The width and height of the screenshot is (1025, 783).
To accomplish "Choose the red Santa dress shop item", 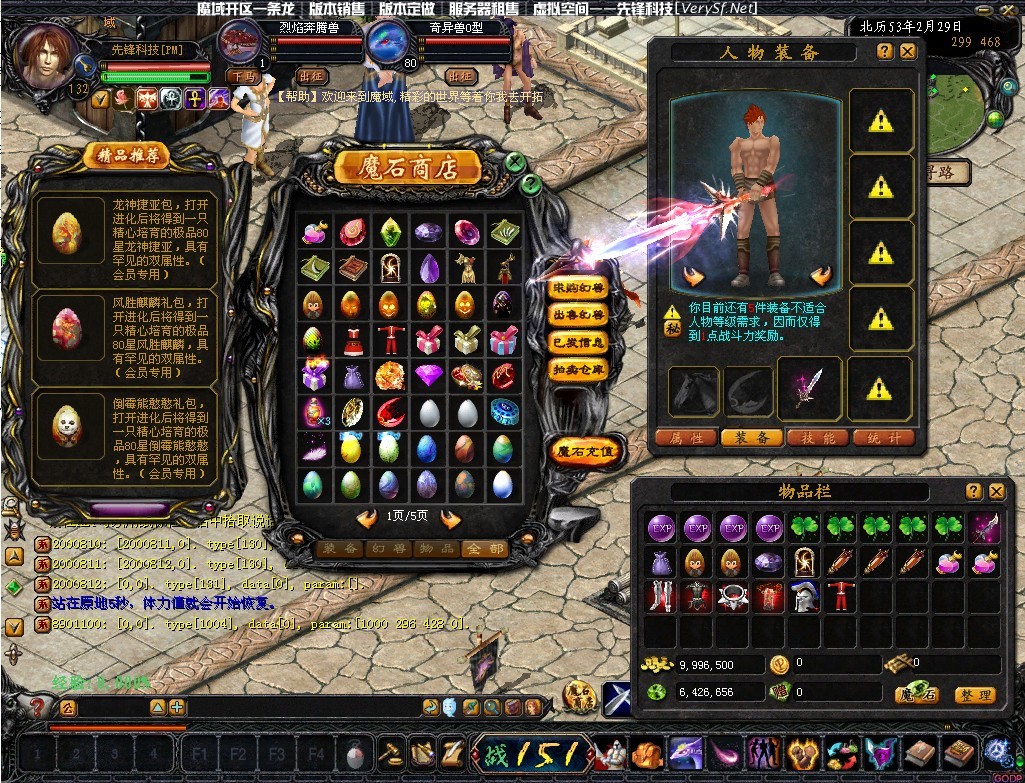I will [352, 340].
